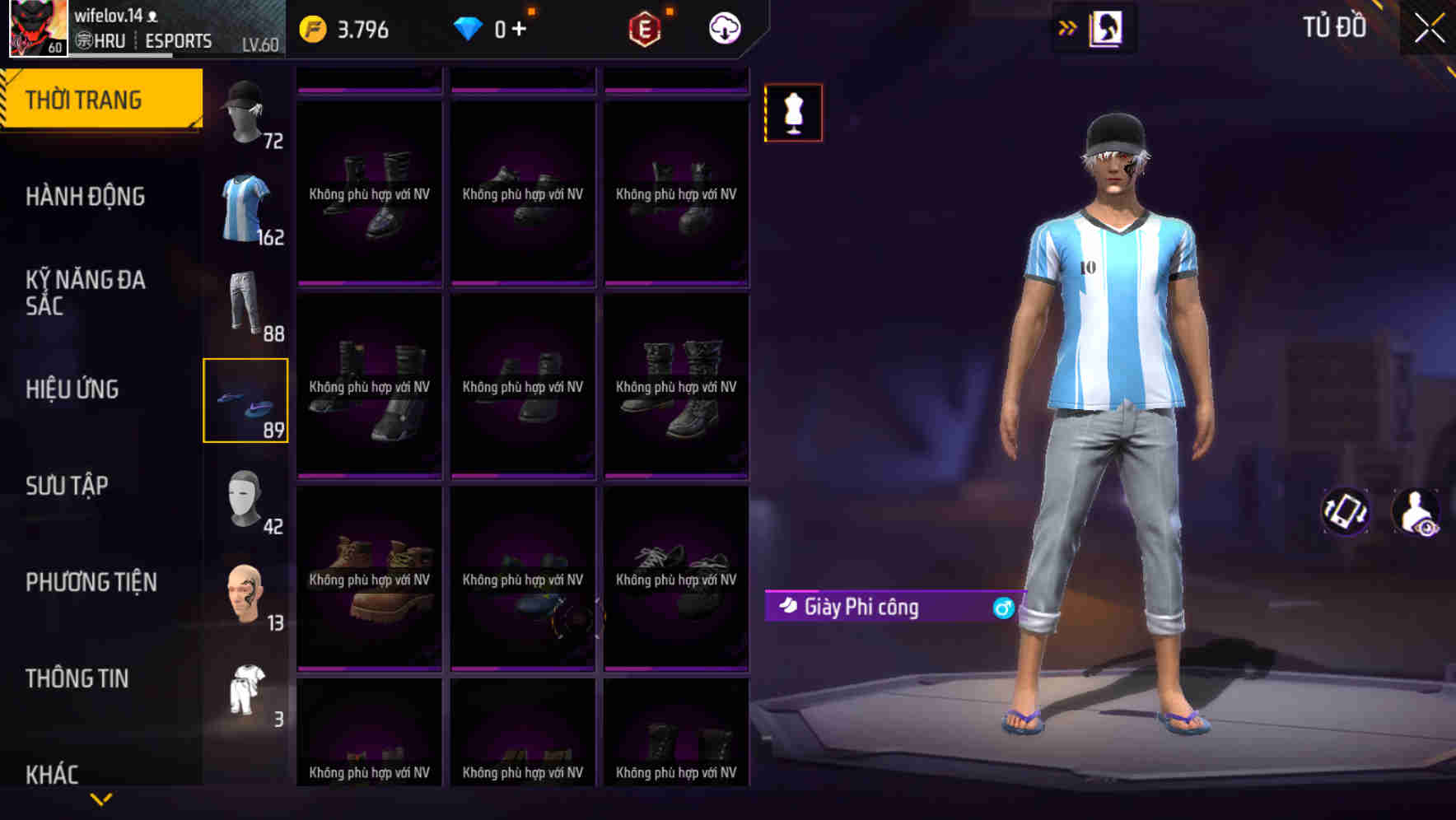
Task: Expand the KHÁC category with the down chevron
Action: point(102,797)
